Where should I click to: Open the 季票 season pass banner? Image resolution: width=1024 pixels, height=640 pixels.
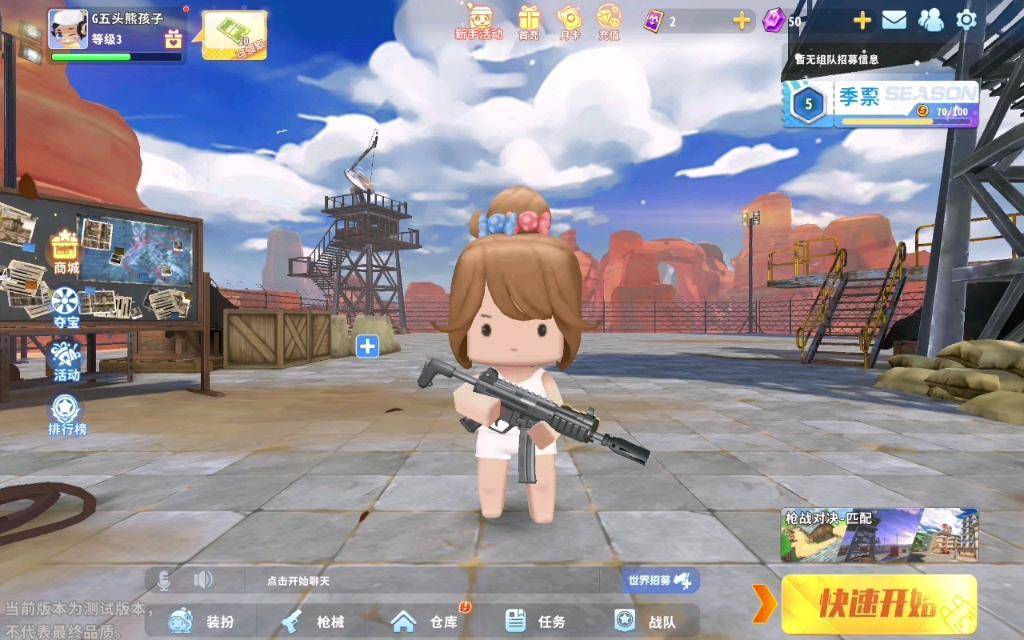tap(880, 104)
